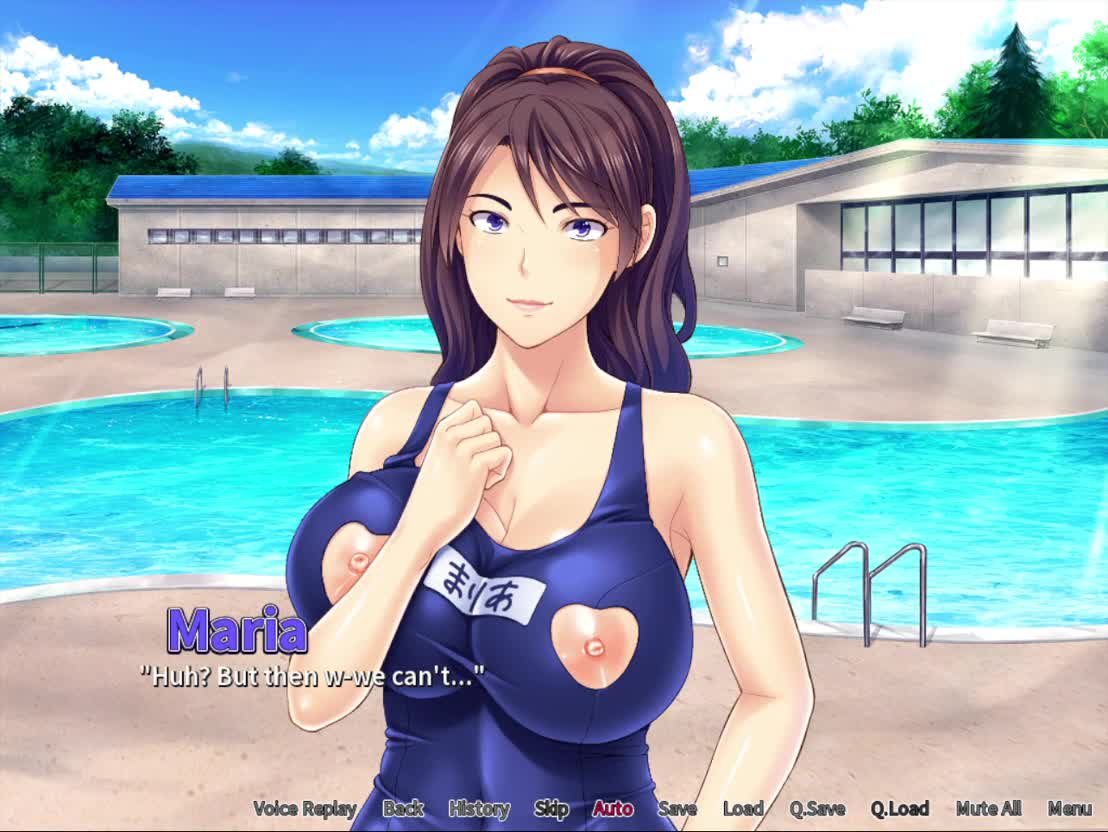Open the game Menu
1108x832 pixels.
click(1069, 809)
